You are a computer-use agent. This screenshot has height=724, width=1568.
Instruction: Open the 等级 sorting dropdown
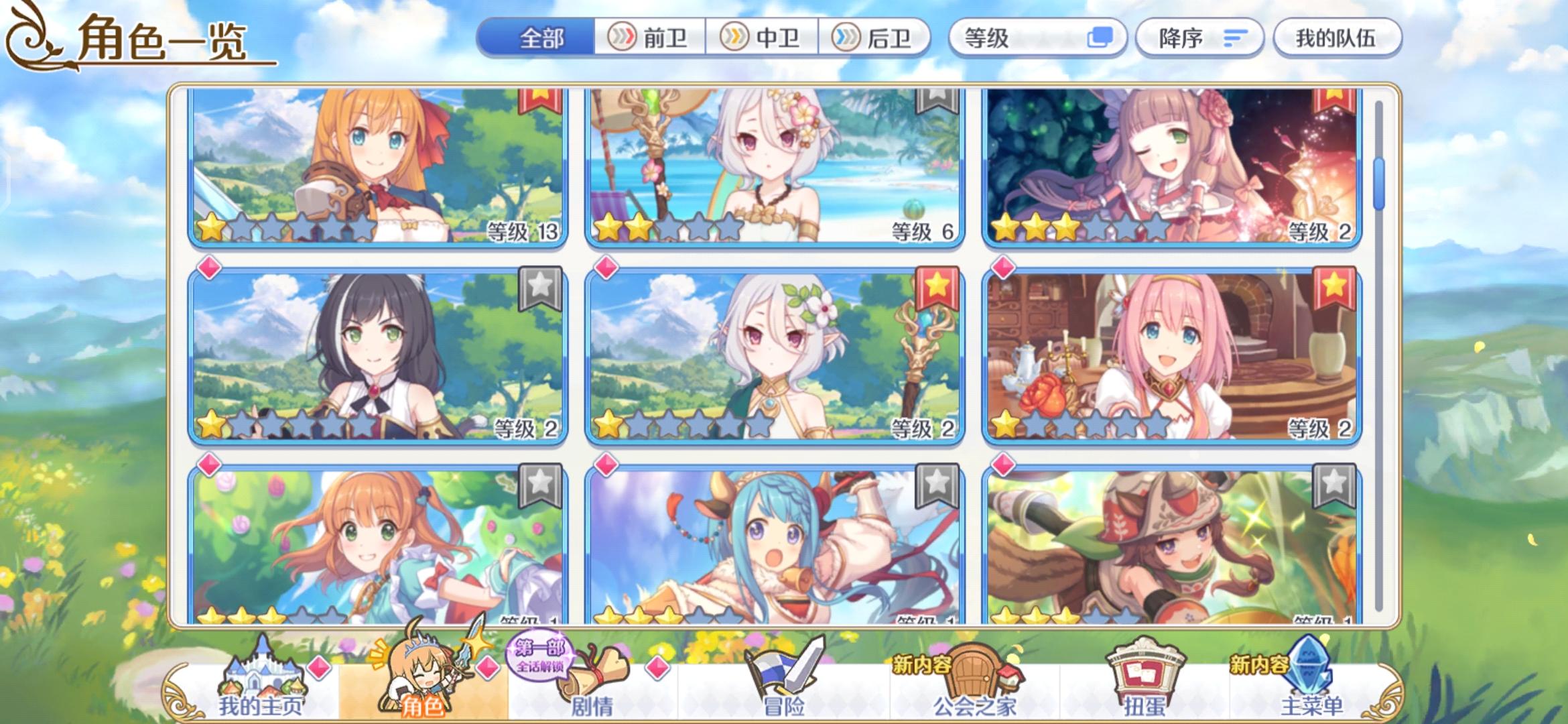[1035, 38]
